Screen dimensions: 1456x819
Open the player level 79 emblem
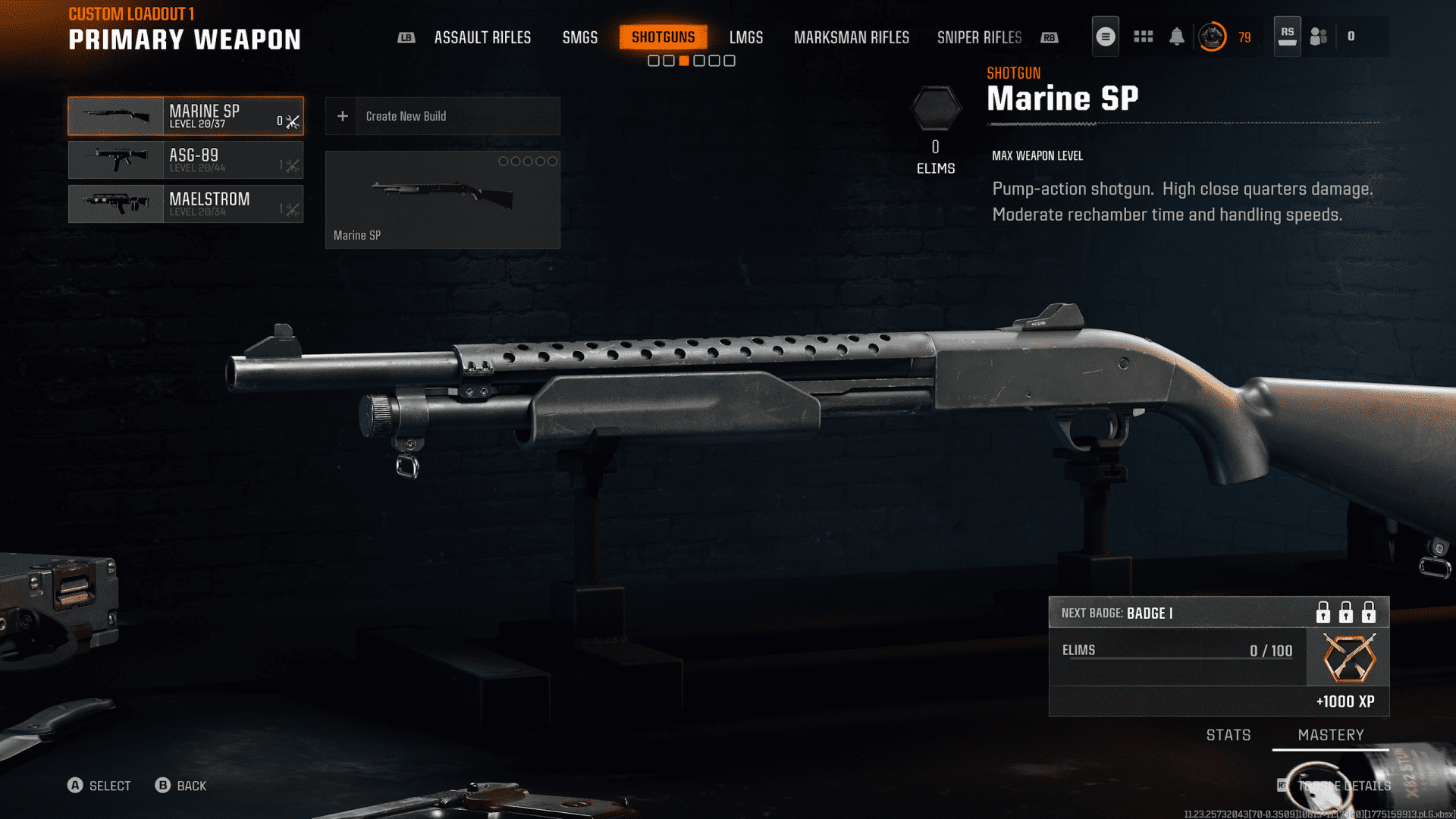(x=1212, y=36)
